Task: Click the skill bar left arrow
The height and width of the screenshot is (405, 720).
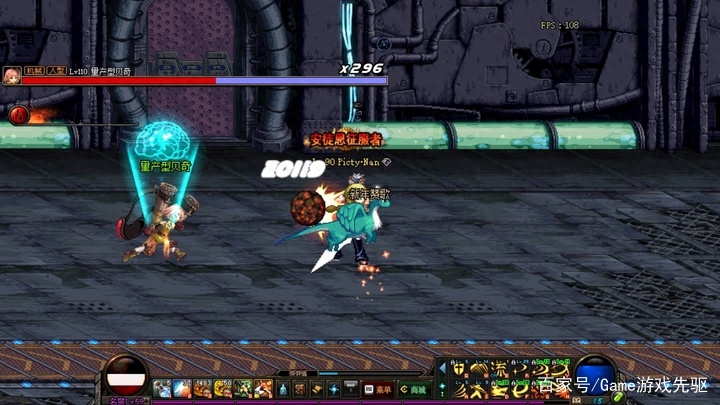Action: point(443,369)
